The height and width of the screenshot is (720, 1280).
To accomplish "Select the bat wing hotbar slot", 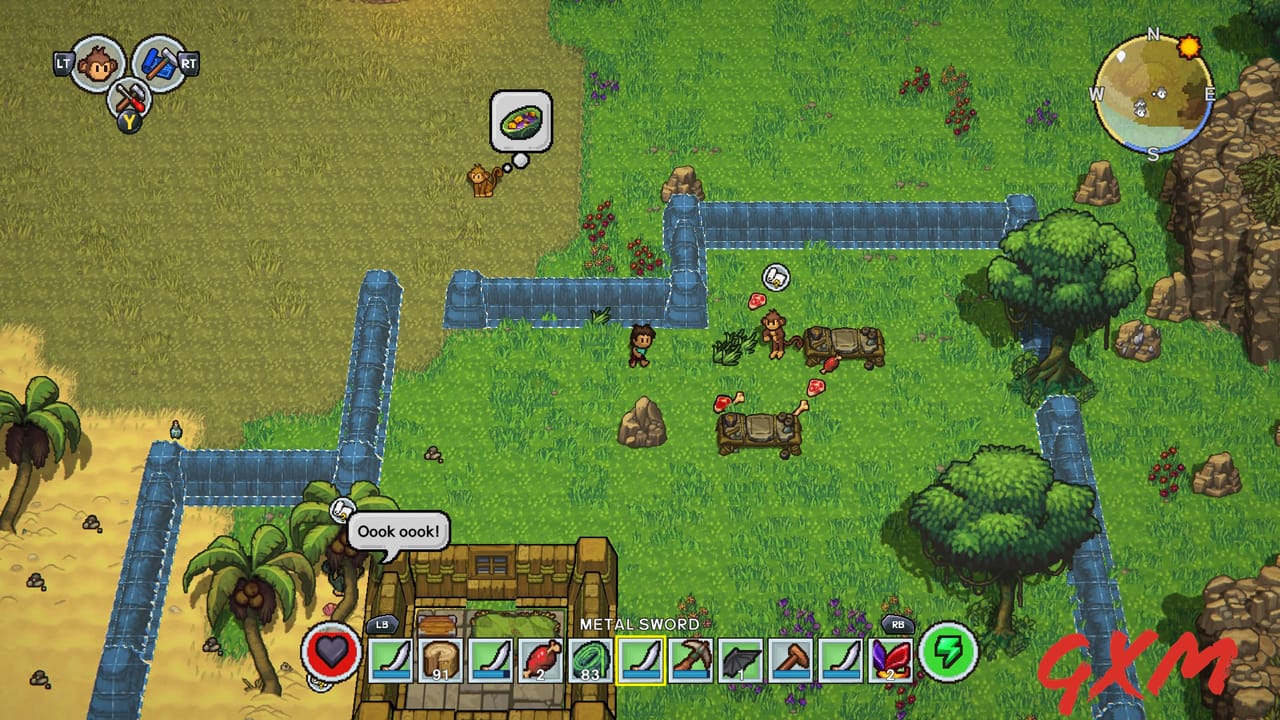I will pyautogui.click(x=740, y=662).
